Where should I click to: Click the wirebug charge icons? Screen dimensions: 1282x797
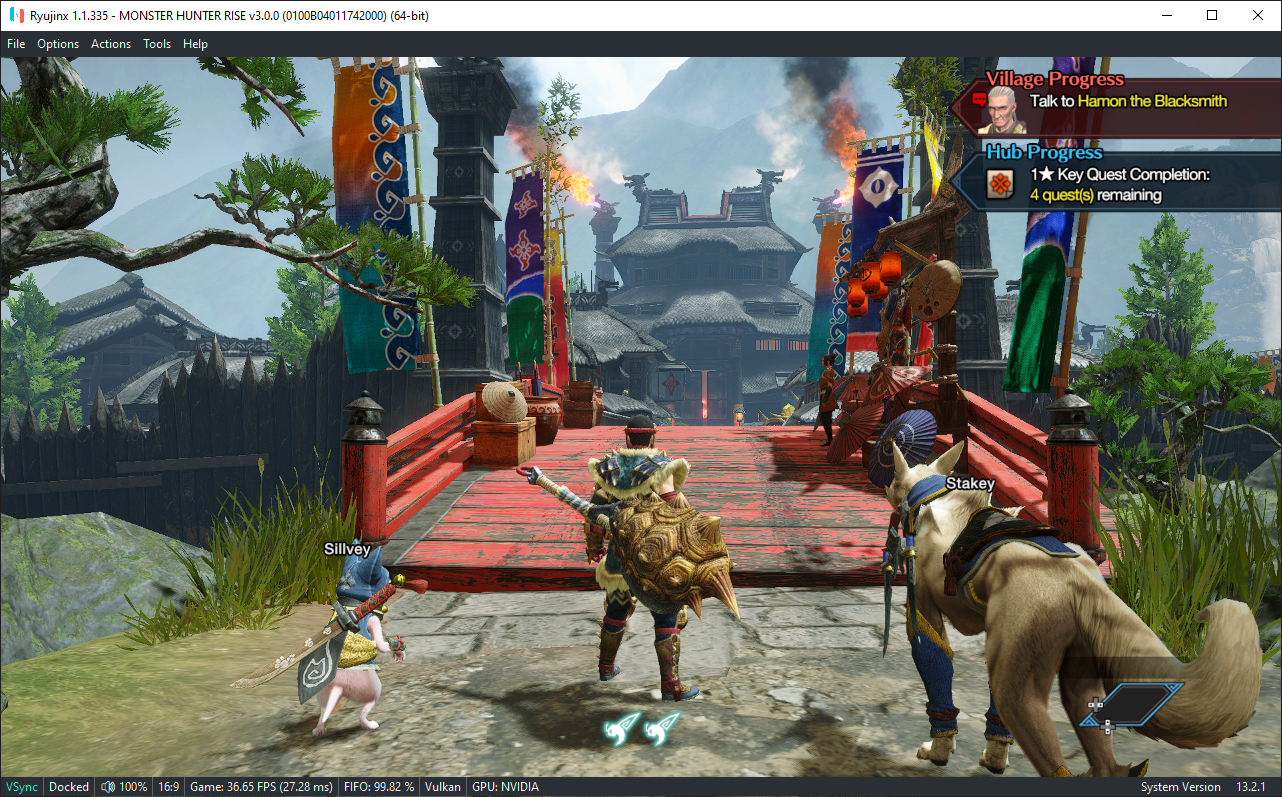[x=641, y=729]
